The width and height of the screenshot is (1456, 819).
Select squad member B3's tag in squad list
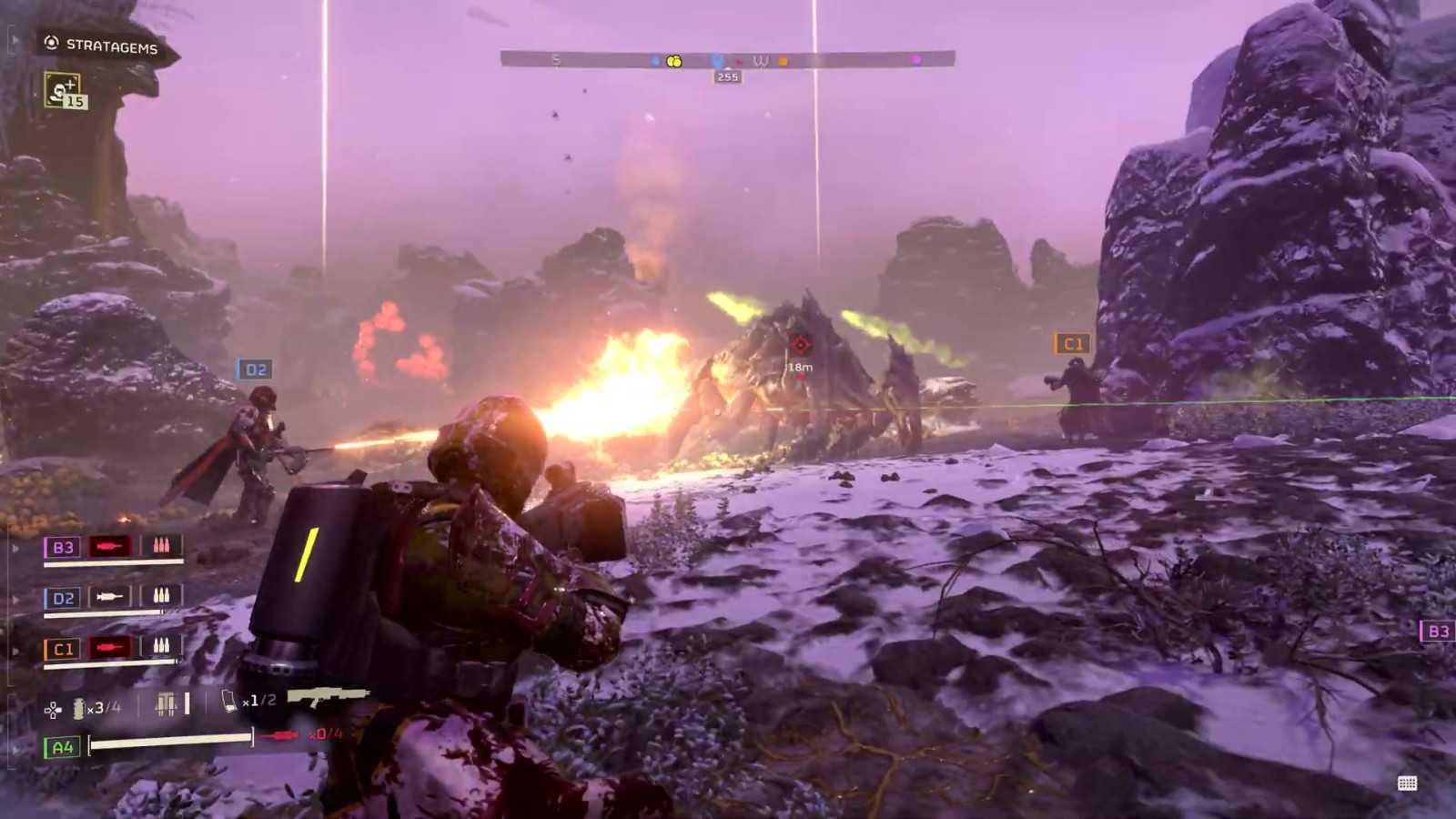point(63,547)
